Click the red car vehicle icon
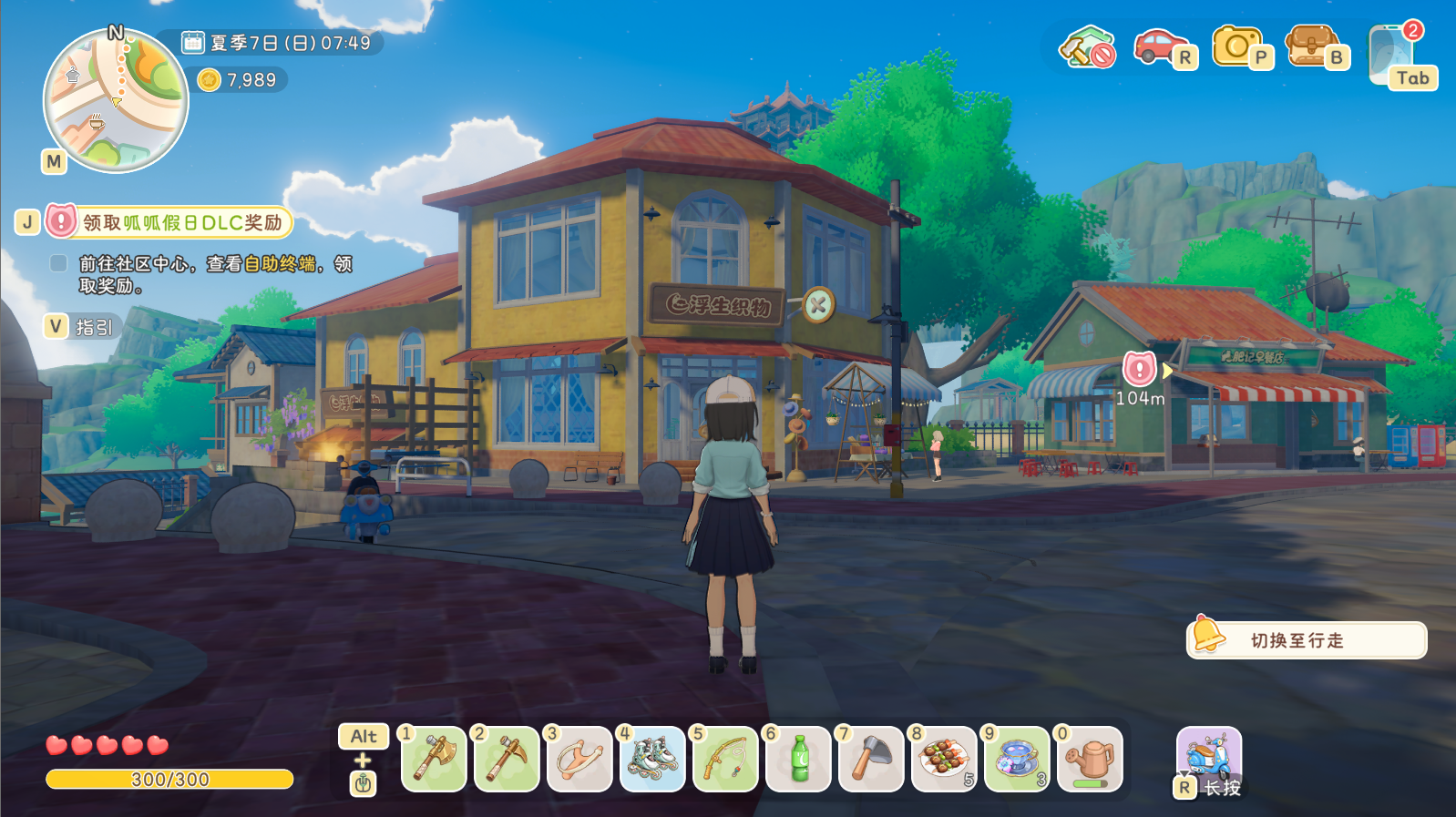 pos(1159,46)
